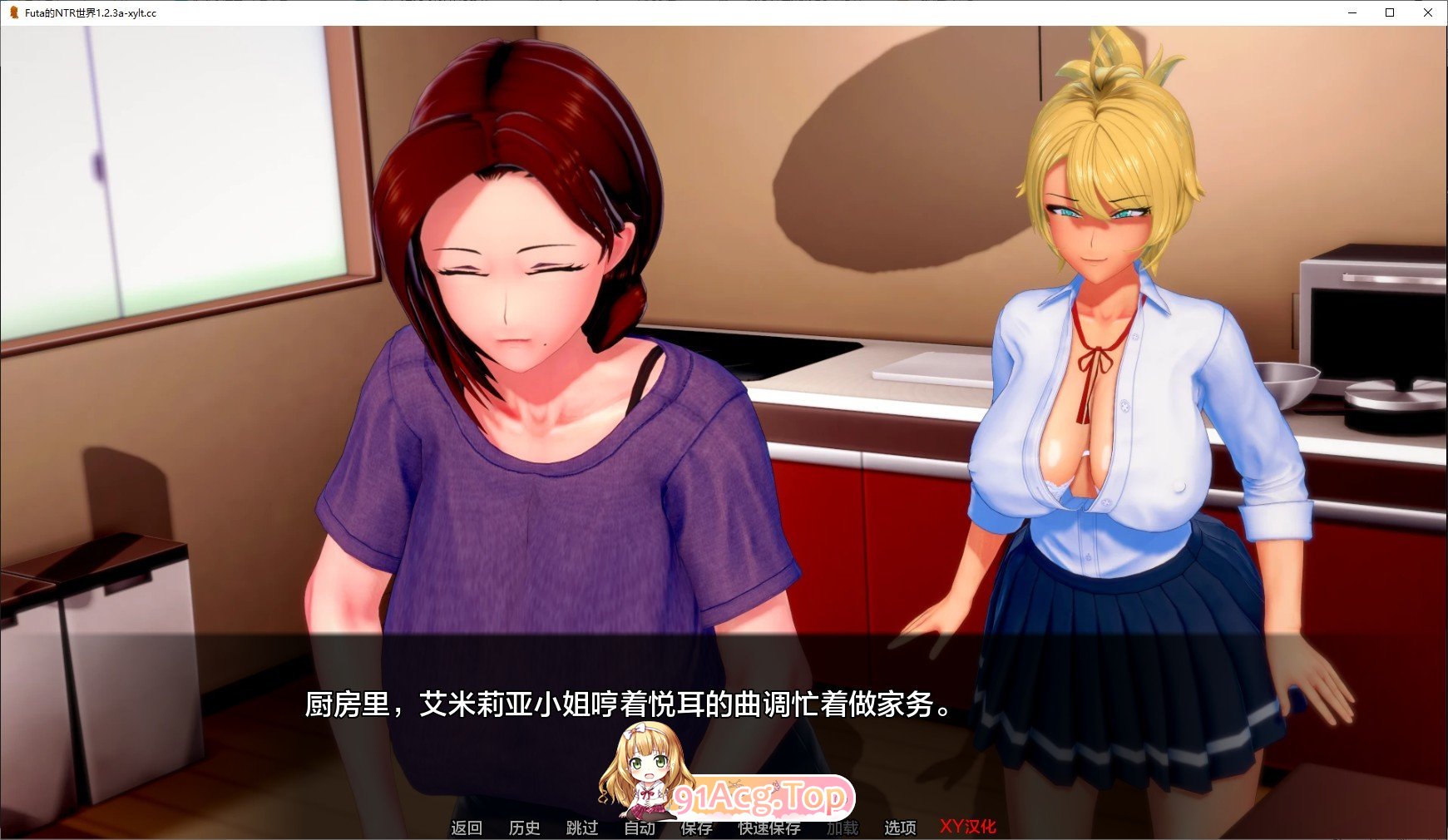Select 历史 from the quick menu bar
This screenshot has height=840, width=1448.
click(x=524, y=828)
